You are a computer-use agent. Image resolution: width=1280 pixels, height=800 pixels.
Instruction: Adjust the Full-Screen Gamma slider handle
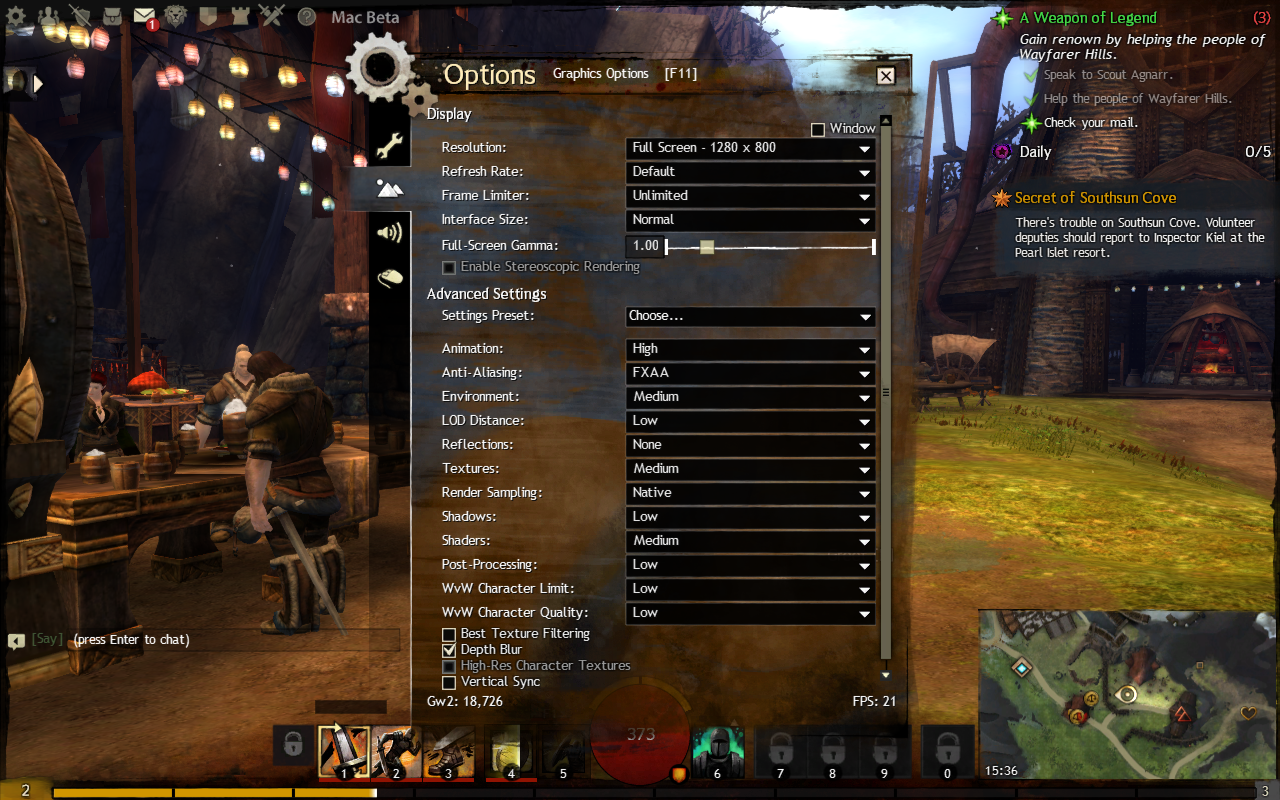point(707,246)
